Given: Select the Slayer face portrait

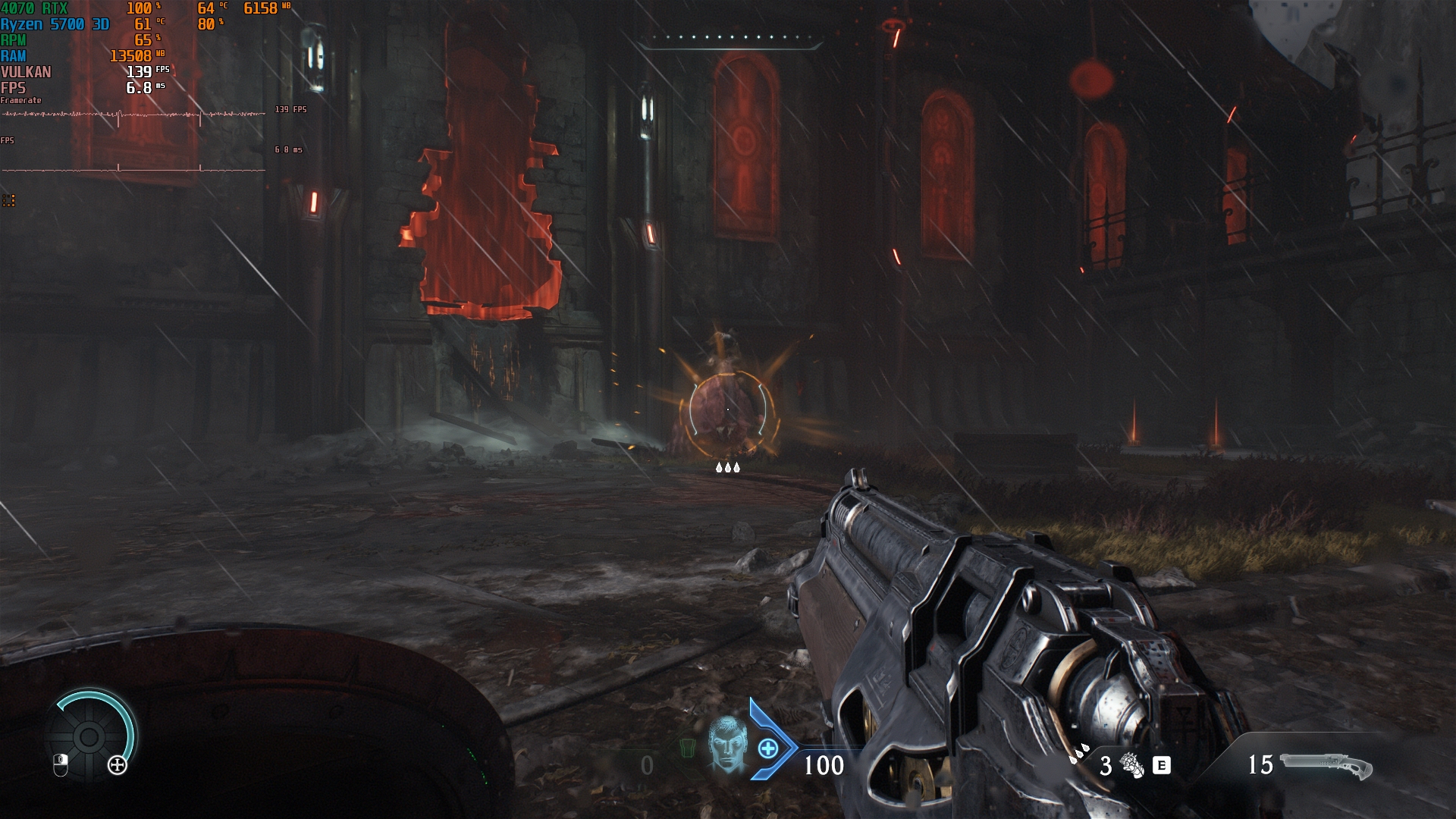Looking at the screenshot, I should [727, 744].
